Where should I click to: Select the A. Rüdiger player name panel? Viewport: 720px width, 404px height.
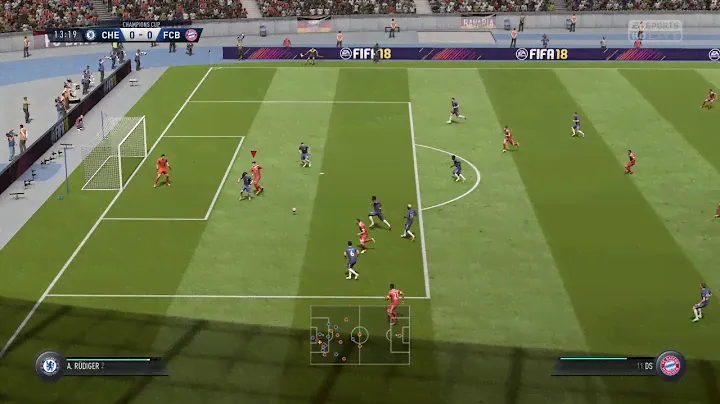[x=112, y=366]
